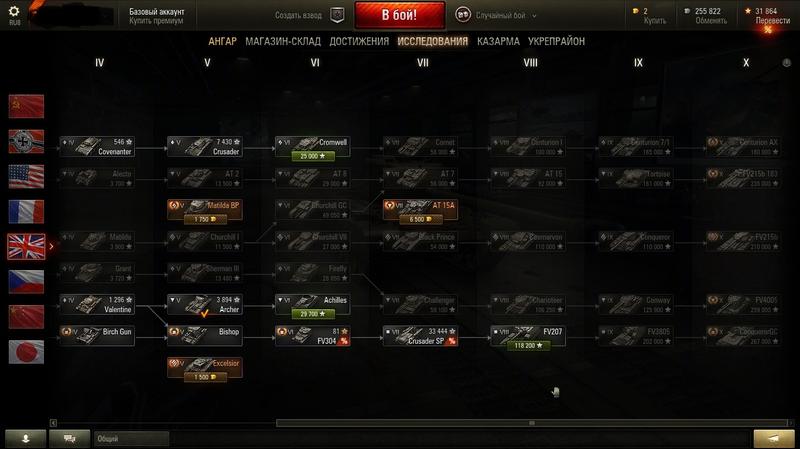800x449 pixels.
Task: Start the battle with the red В бой! button
Action: pyautogui.click(x=399, y=16)
